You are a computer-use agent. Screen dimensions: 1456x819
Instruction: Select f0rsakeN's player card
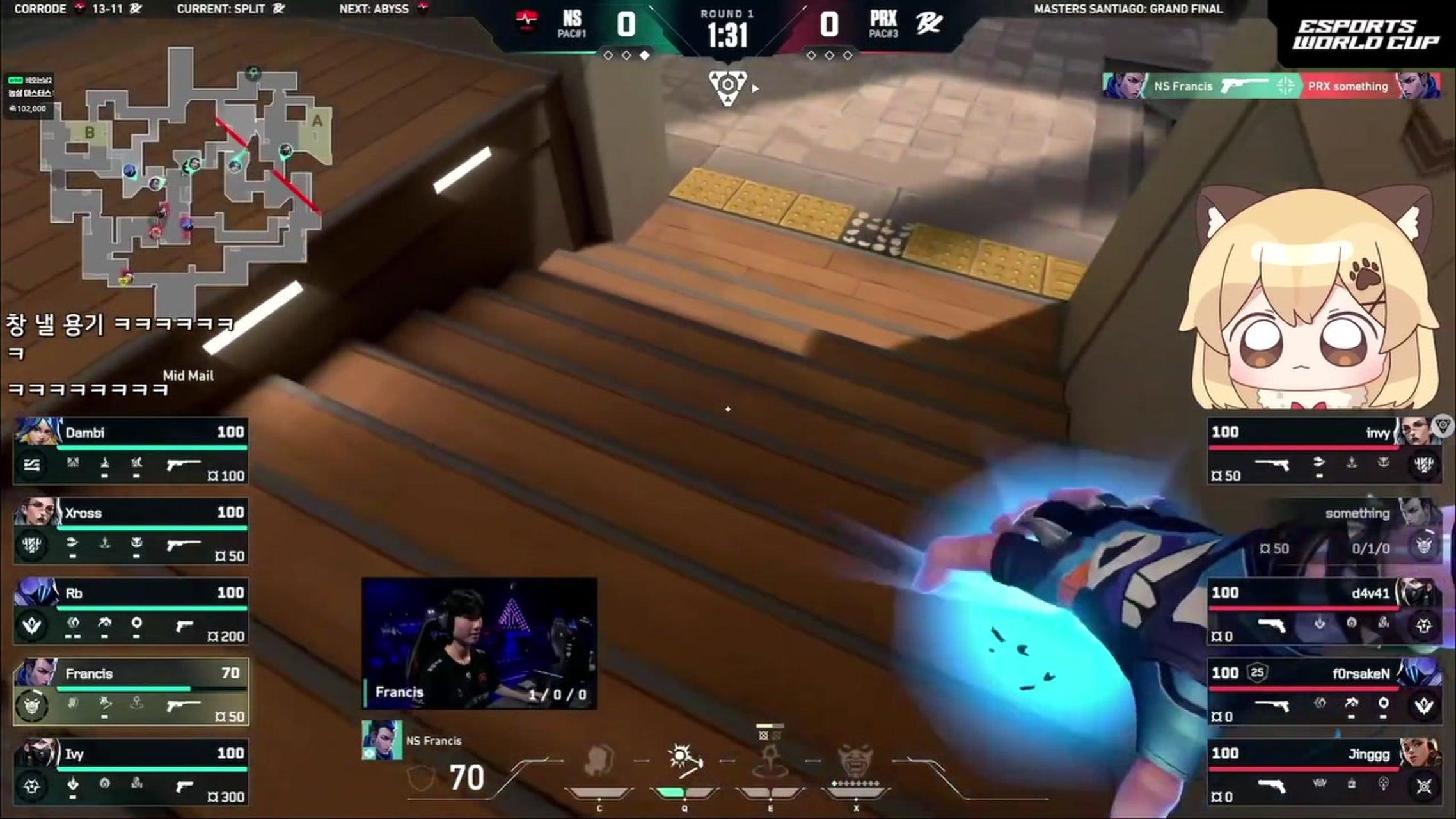(x=1324, y=692)
